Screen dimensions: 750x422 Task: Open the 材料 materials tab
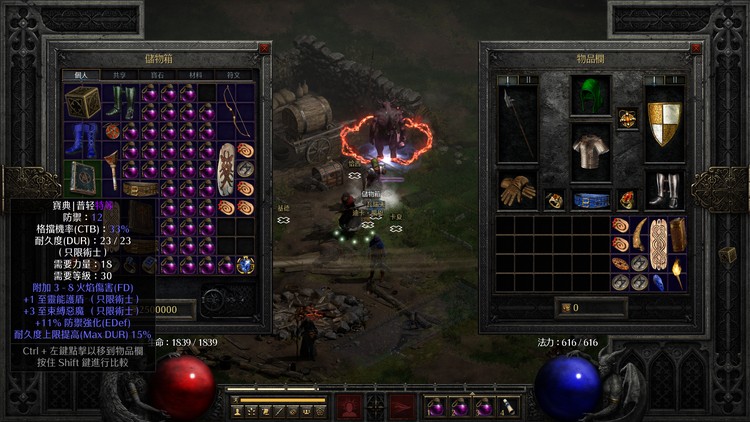[194, 75]
